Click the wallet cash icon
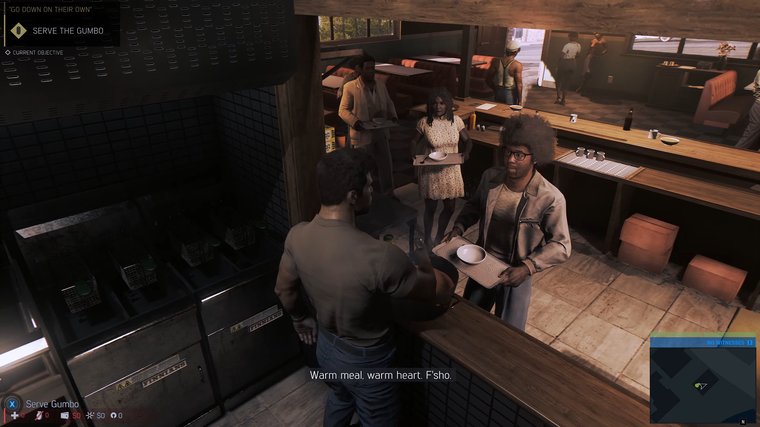The width and height of the screenshot is (760, 427). pyautogui.click(x=65, y=415)
